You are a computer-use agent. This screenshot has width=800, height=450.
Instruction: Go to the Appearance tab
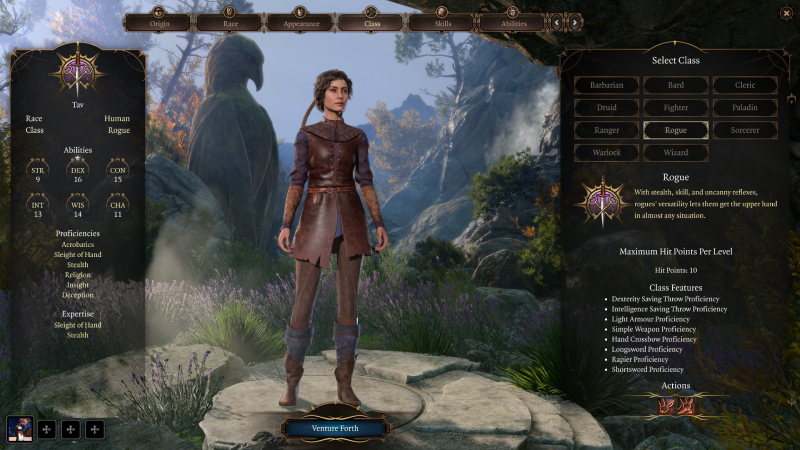tap(298, 21)
